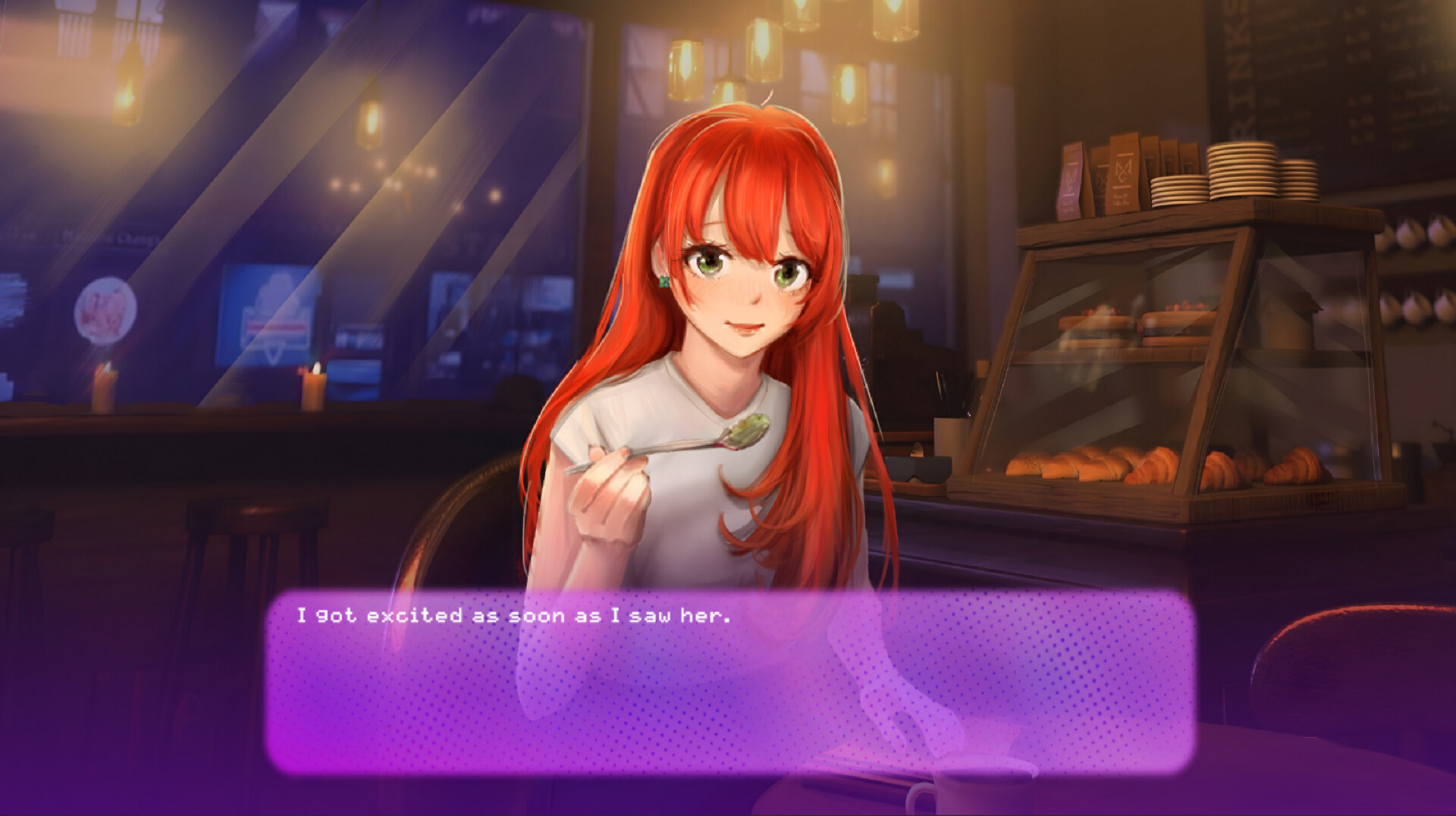The image size is (1456, 816).
Task: Click the character's green earring
Action: click(664, 282)
